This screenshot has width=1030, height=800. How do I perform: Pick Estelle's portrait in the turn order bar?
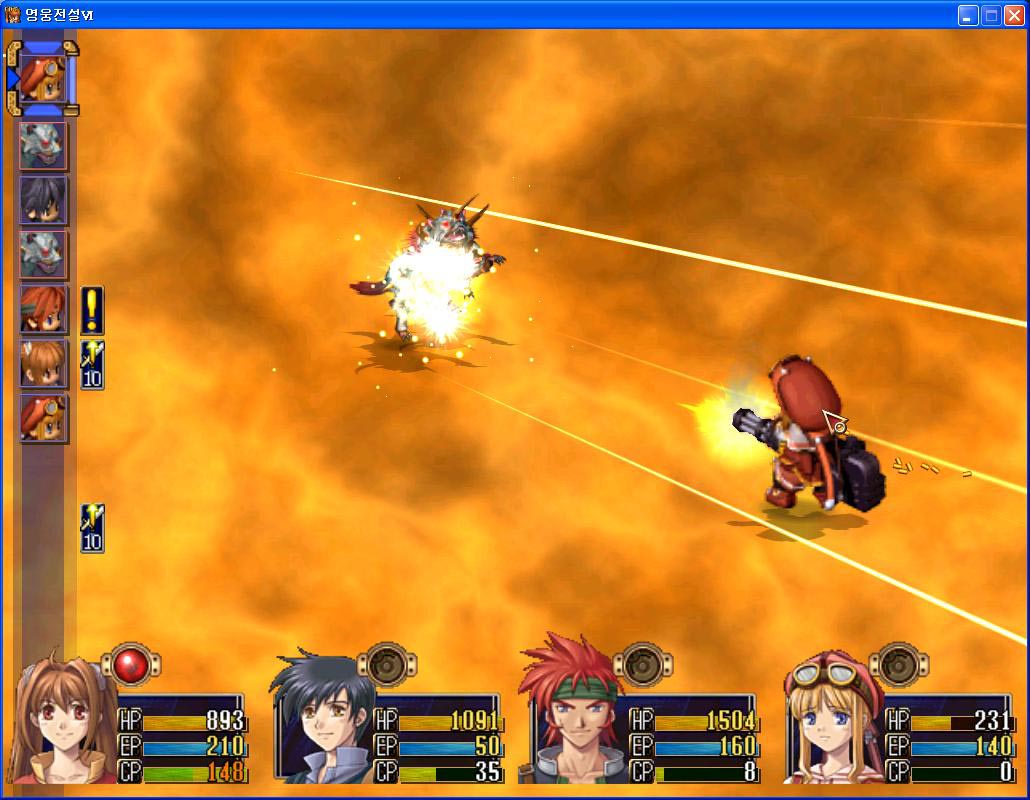tap(43, 363)
